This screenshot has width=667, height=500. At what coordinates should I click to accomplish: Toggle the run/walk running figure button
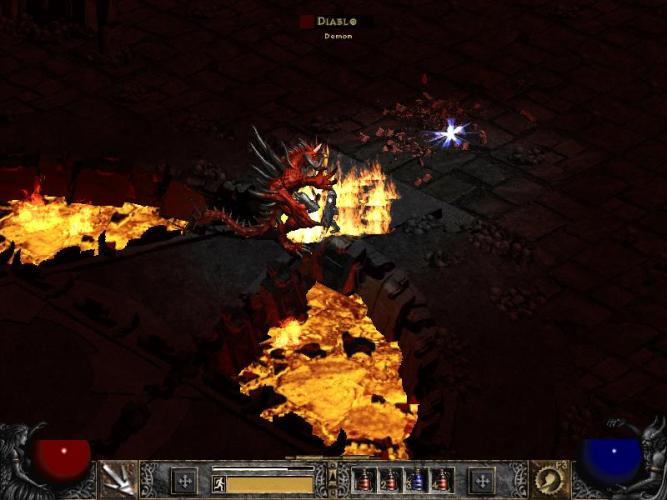pyautogui.click(x=218, y=483)
